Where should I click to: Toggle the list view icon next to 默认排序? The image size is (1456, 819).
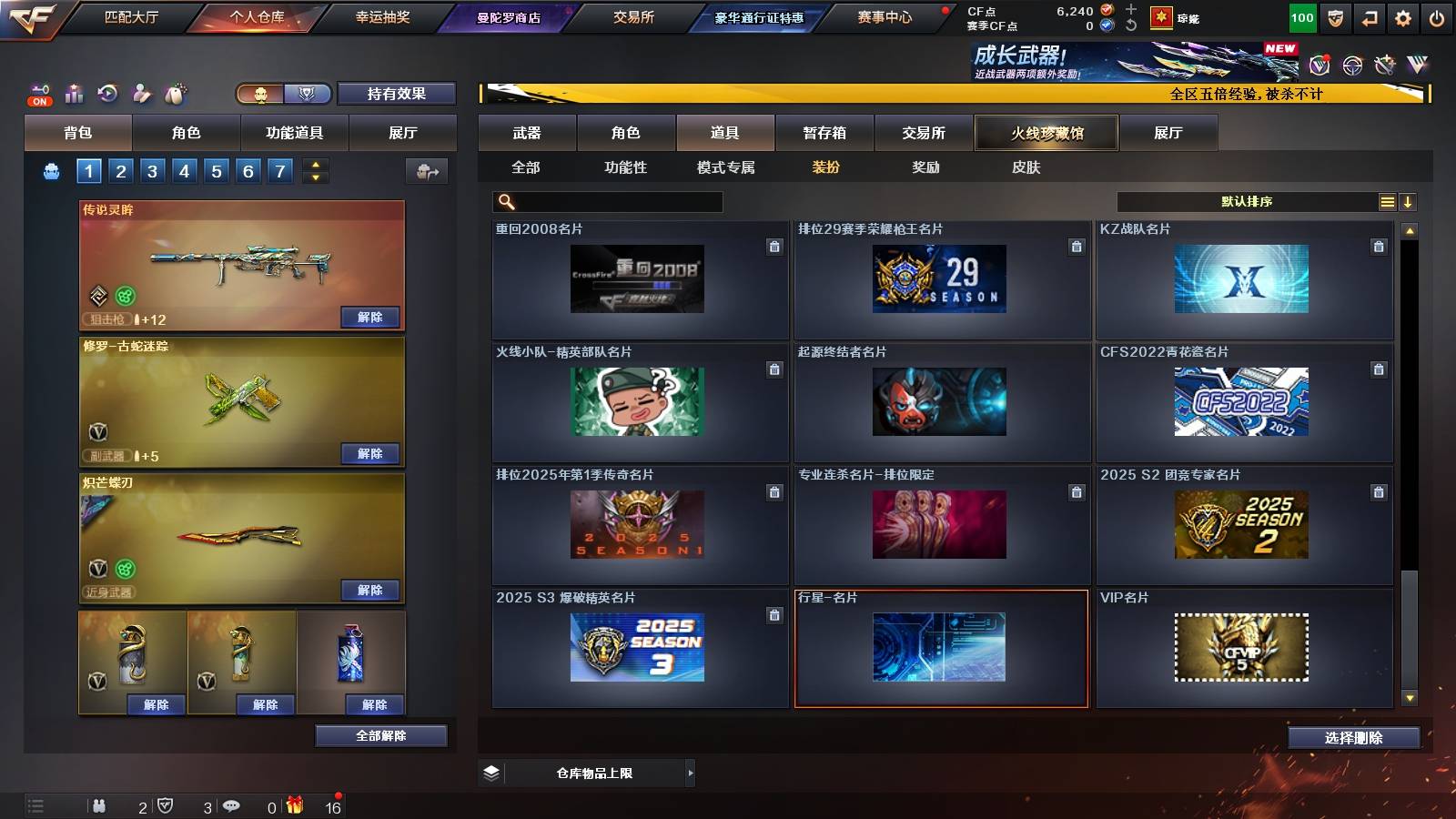1388,200
